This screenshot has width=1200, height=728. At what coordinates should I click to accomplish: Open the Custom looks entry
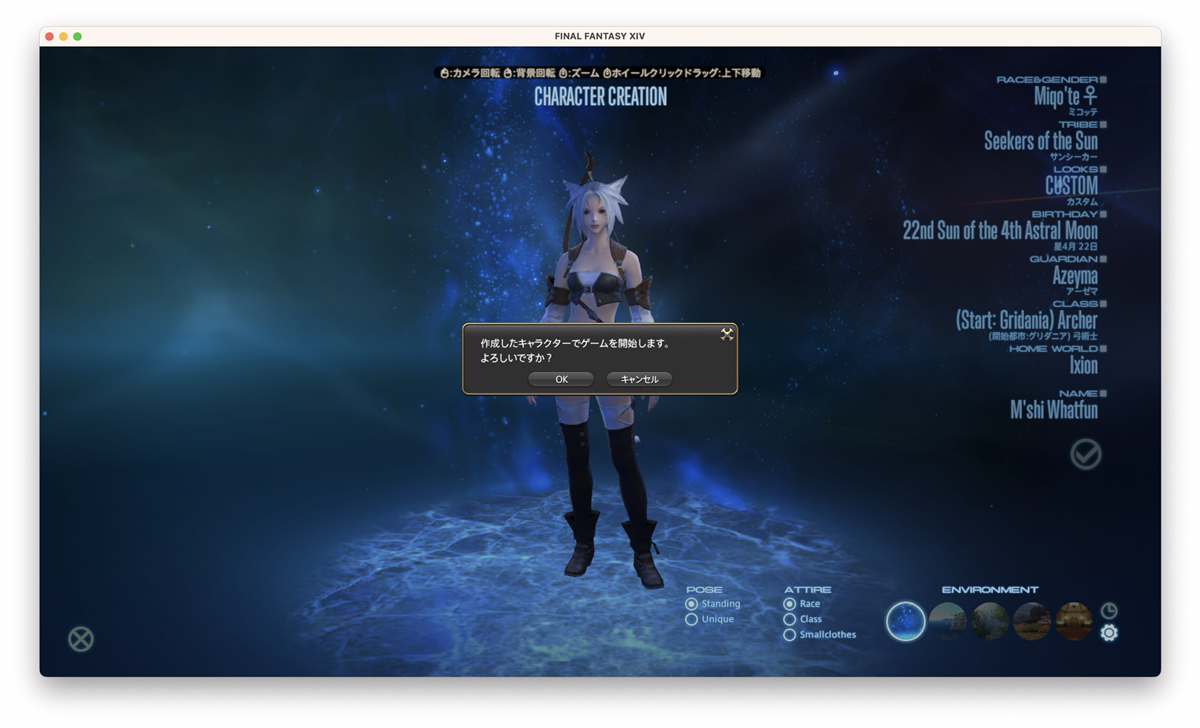coord(1071,186)
